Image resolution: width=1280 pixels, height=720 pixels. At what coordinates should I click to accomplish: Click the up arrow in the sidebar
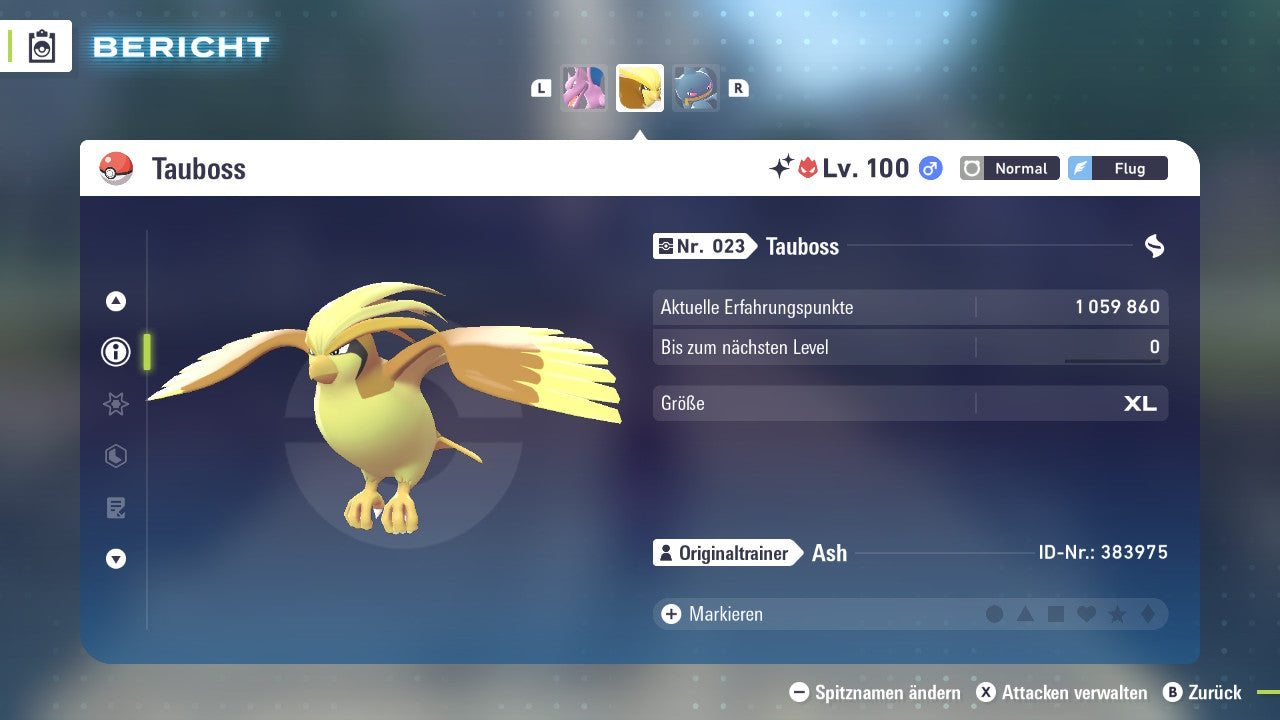click(x=115, y=300)
